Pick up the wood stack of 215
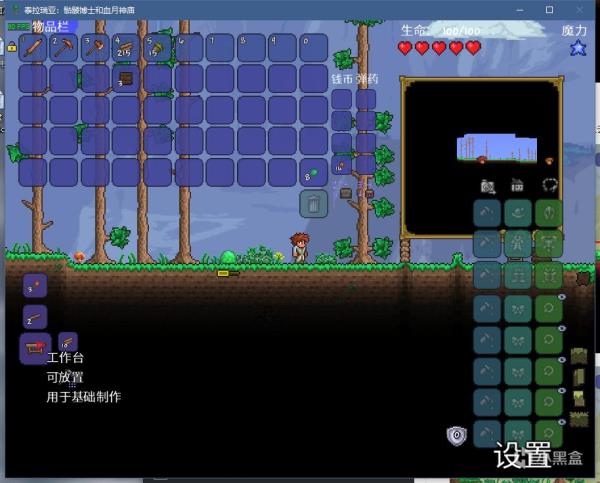Viewport: 600px width, 483px height. pyautogui.click(x=126, y=47)
